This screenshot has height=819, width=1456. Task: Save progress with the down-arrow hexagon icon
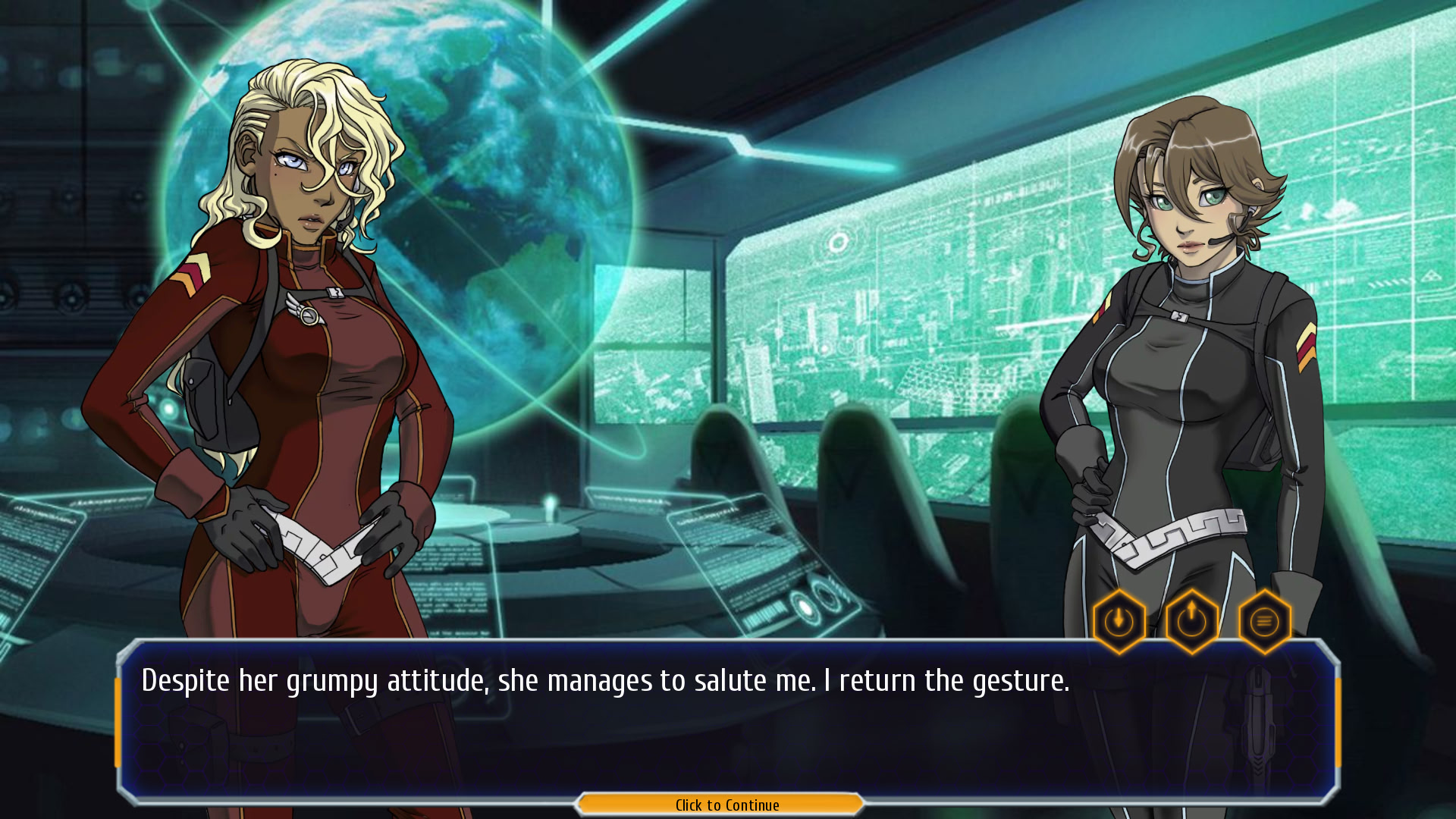pos(1119,620)
